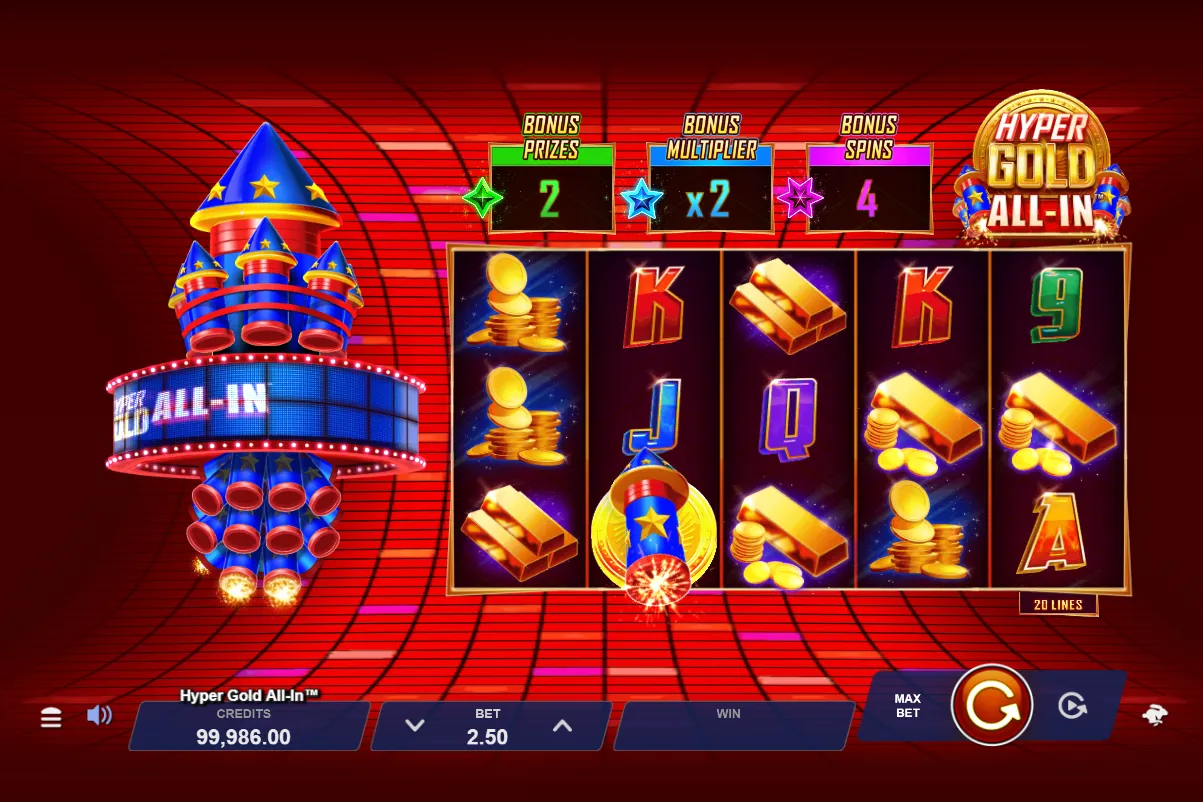The image size is (1203, 802).
Task: Spin the reels with the round arrow button
Action: (x=991, y=705)
